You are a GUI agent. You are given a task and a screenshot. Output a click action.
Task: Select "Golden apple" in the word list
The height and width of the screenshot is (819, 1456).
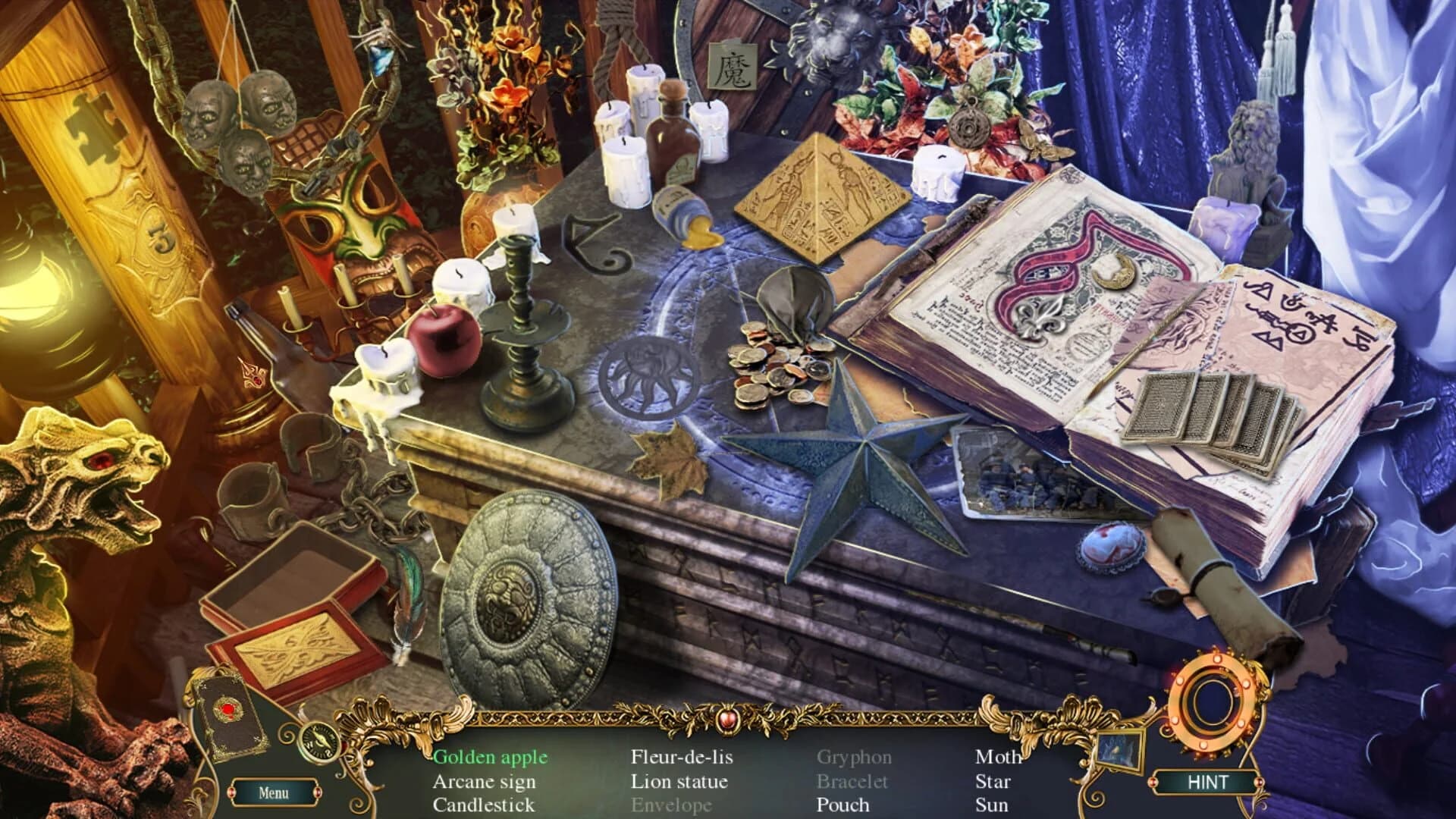tap(490, 756)
